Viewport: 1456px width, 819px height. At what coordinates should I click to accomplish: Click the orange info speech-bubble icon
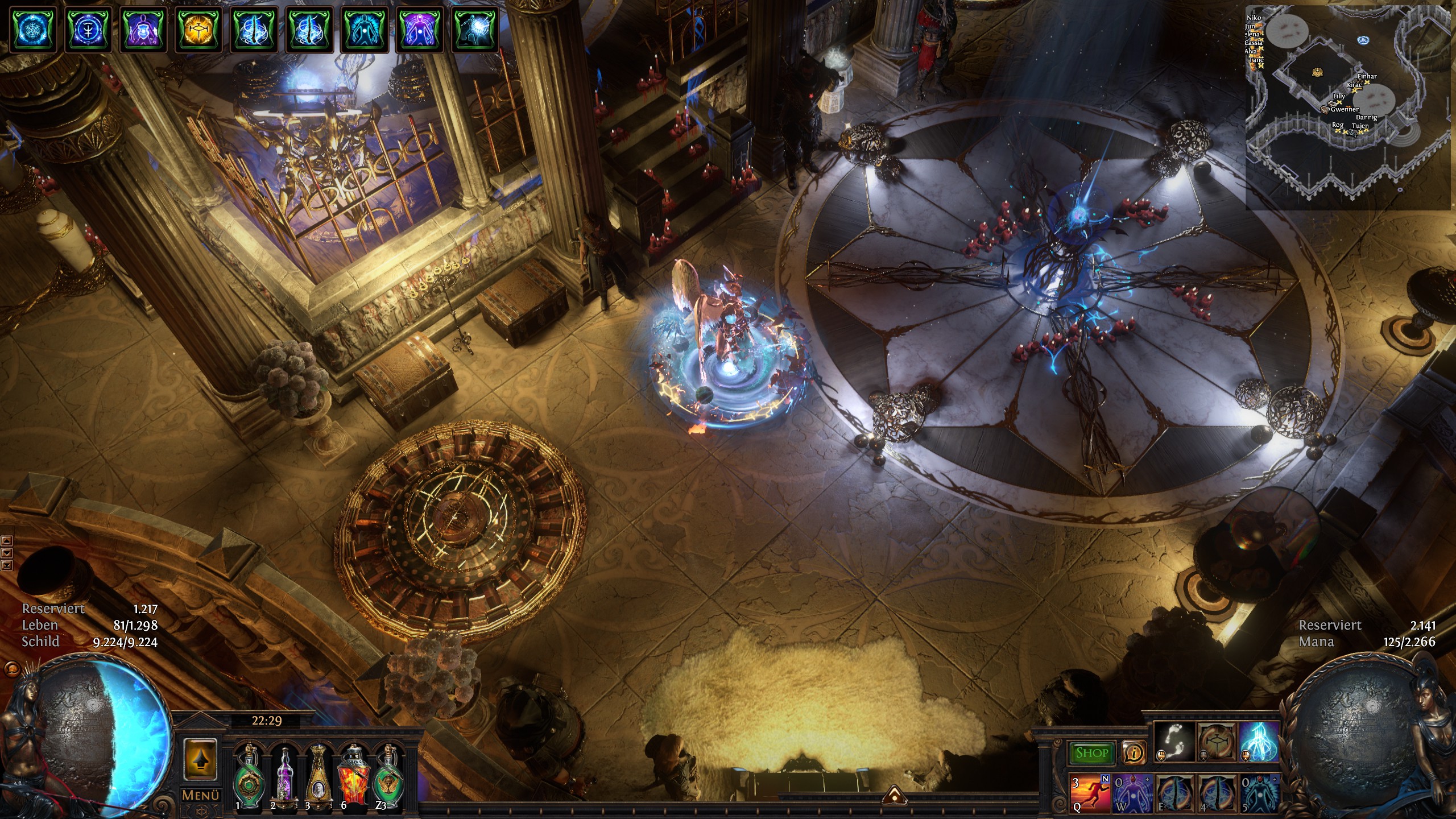(1134, 753)
